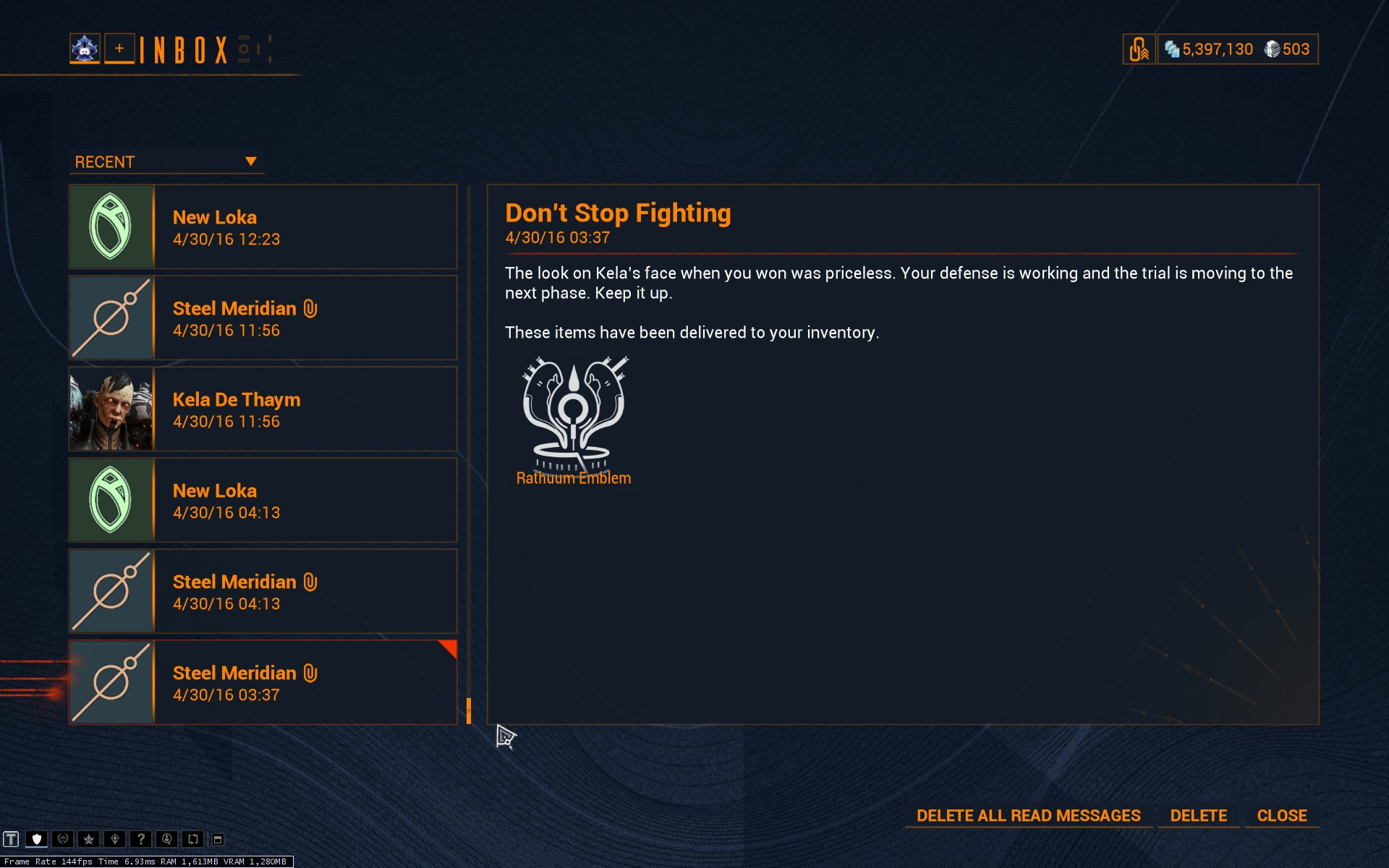1389x868 pixels.
Task: Click the paperclip attachment icon on upper Steel Meridian message
Action: pos(310,308)
